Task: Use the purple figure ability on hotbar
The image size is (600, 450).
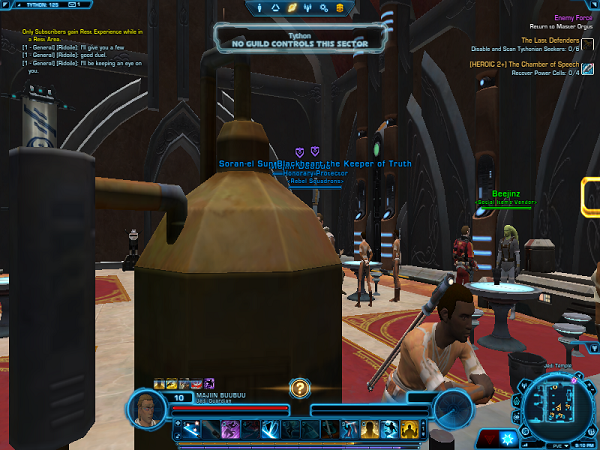Action: pos(229,428)
